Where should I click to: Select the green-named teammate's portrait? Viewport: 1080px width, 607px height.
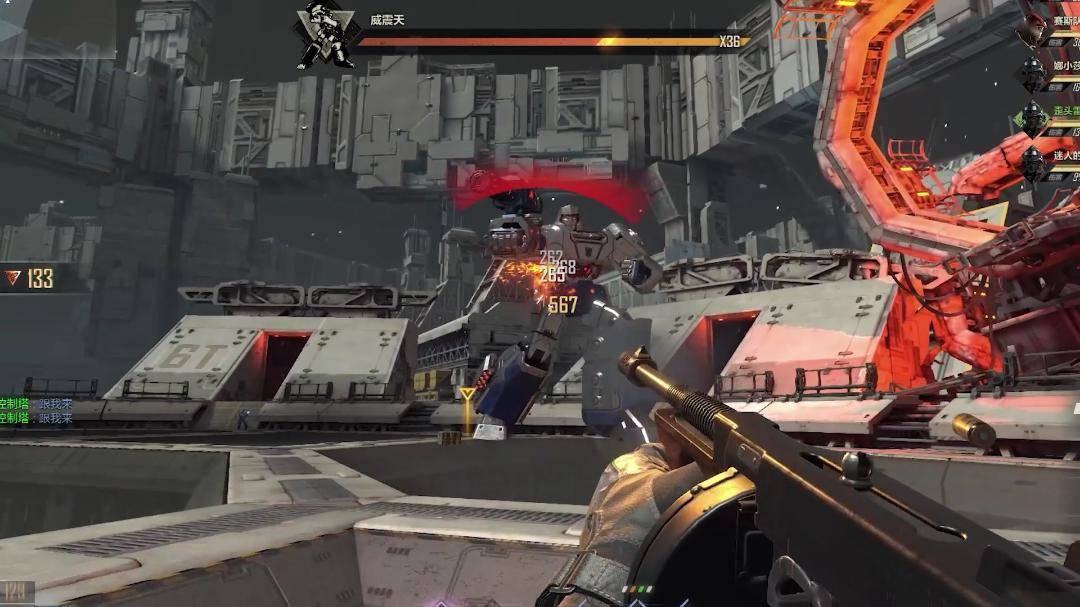[1032, 118]
